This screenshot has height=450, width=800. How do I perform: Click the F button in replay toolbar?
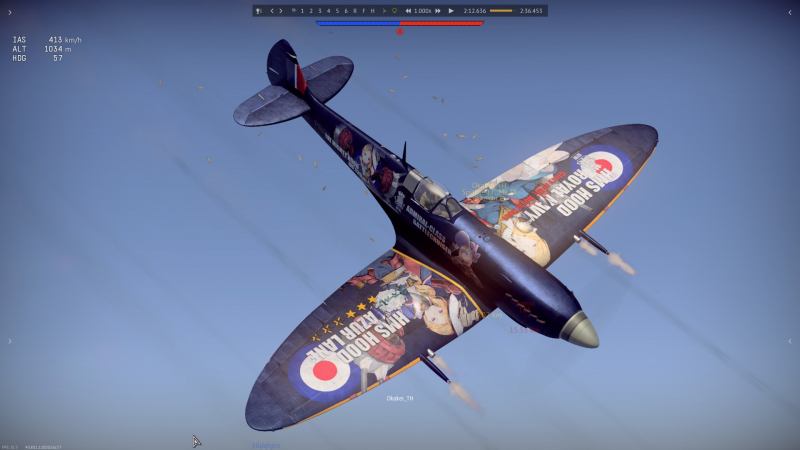(x=364, y=11)
